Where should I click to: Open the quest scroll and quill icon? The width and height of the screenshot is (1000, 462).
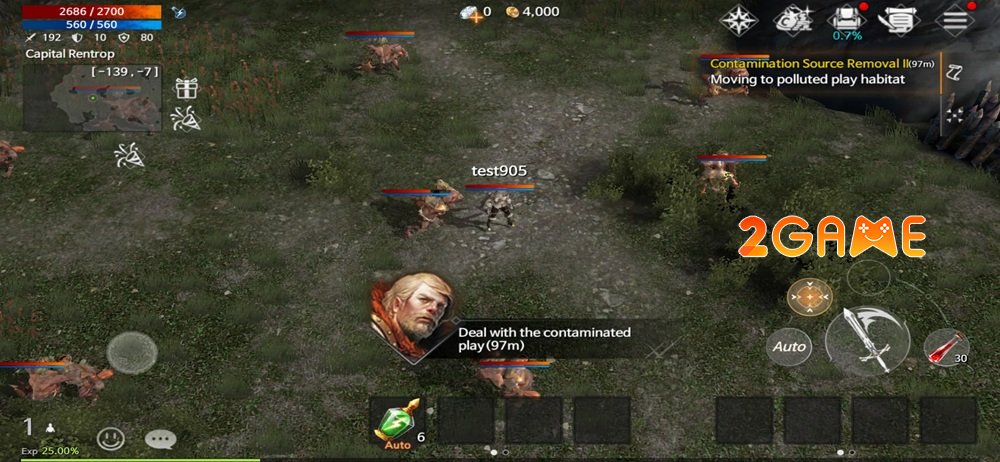(897, 19)
